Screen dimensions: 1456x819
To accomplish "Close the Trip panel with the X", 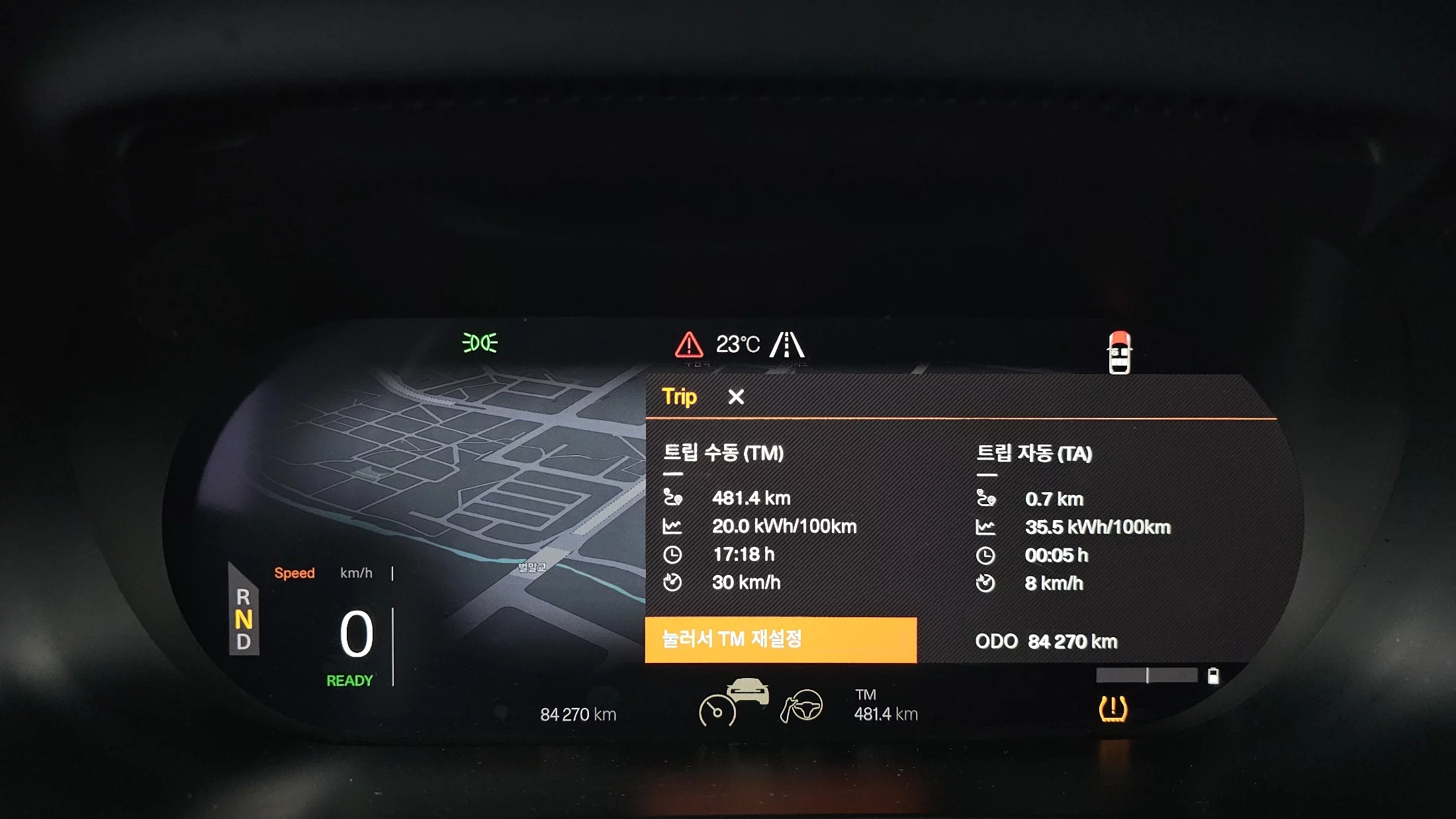I will coord(736,397).
